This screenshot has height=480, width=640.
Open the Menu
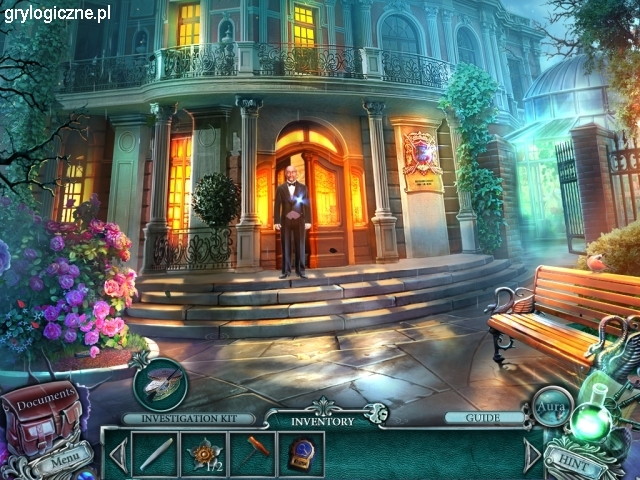(62, 461)
